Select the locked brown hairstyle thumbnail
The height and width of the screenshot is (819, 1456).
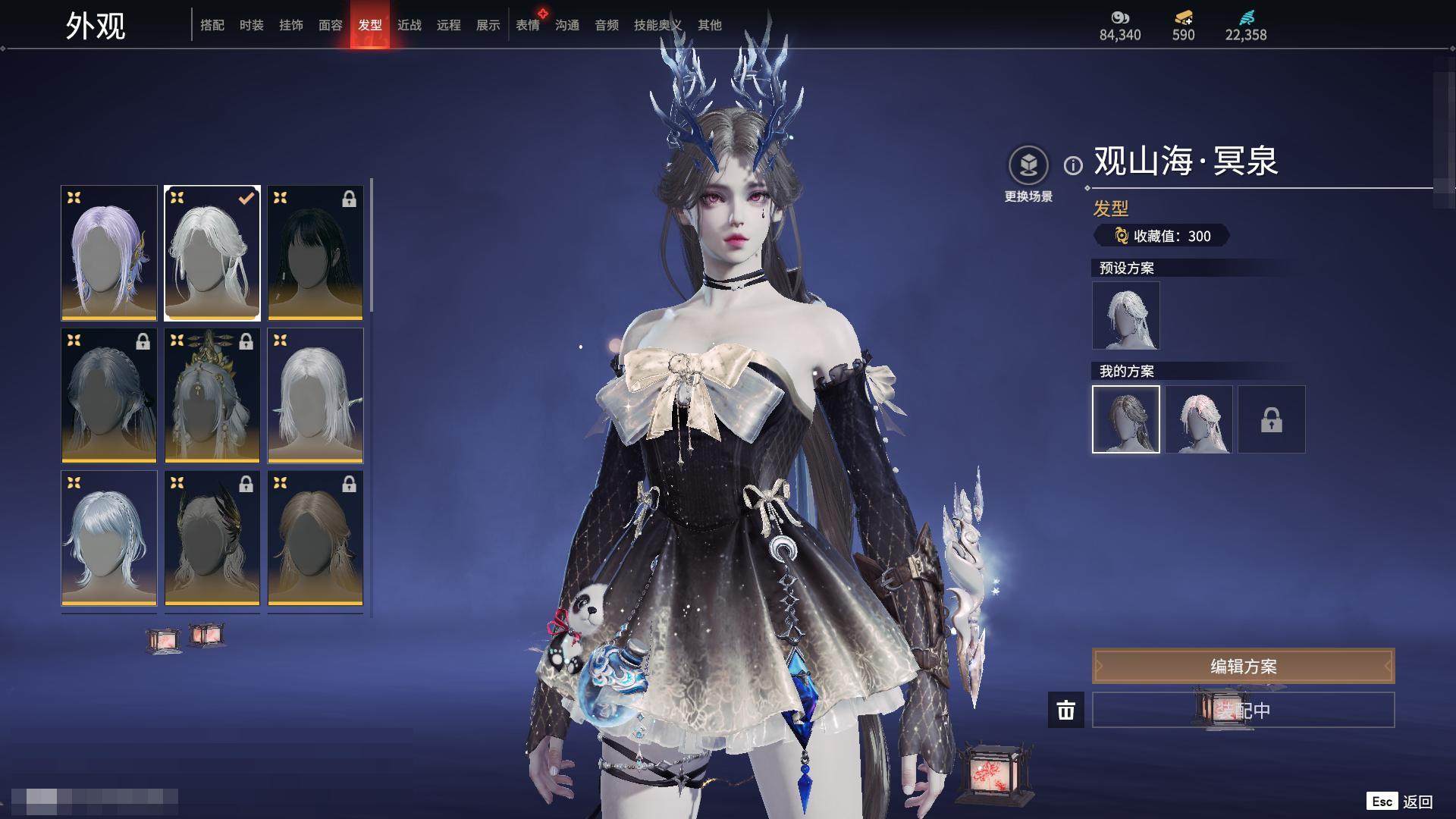click(x=315, y=538)
